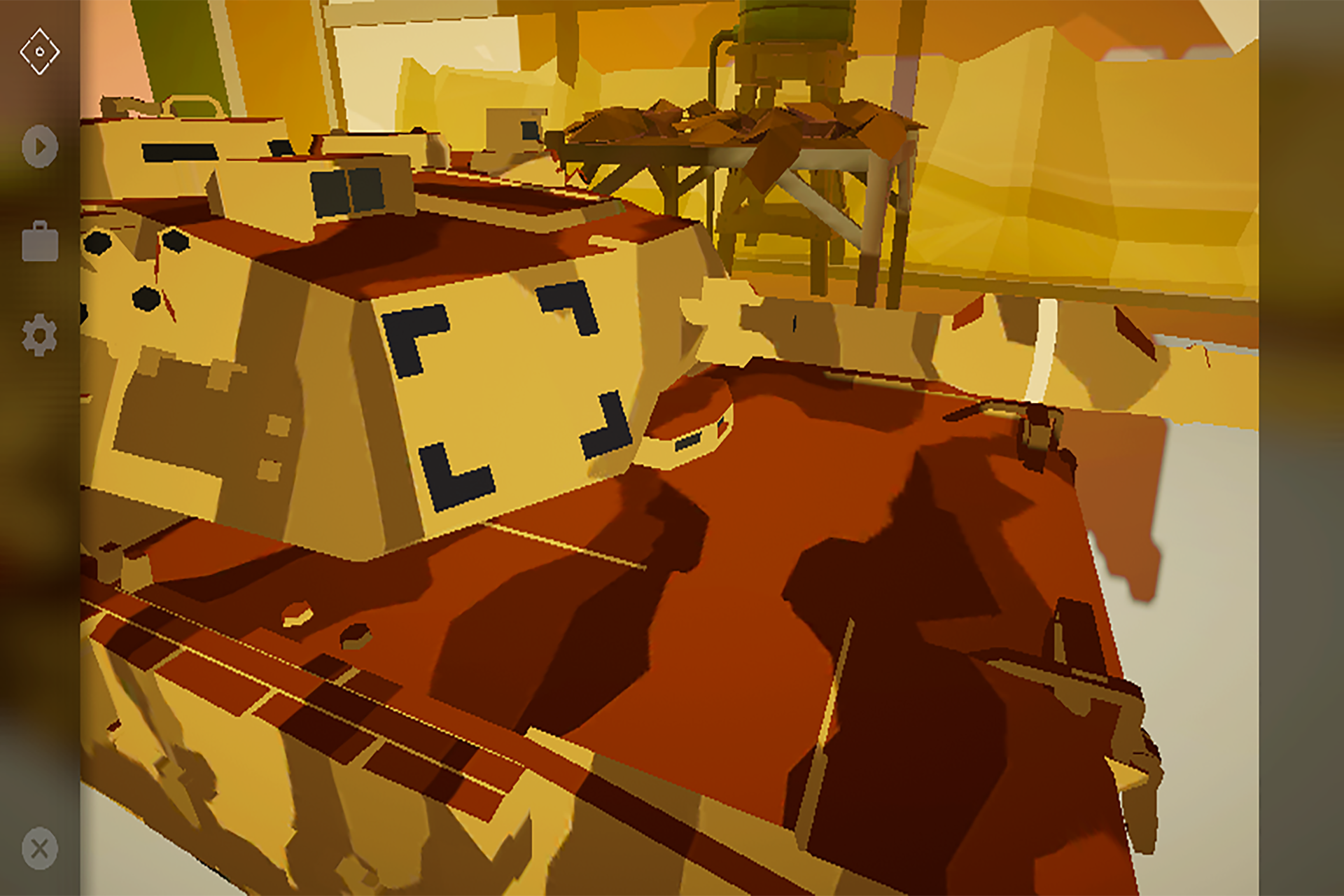Select the diamond scan marker icon
1344x896 pixels.
coord(38,50)
